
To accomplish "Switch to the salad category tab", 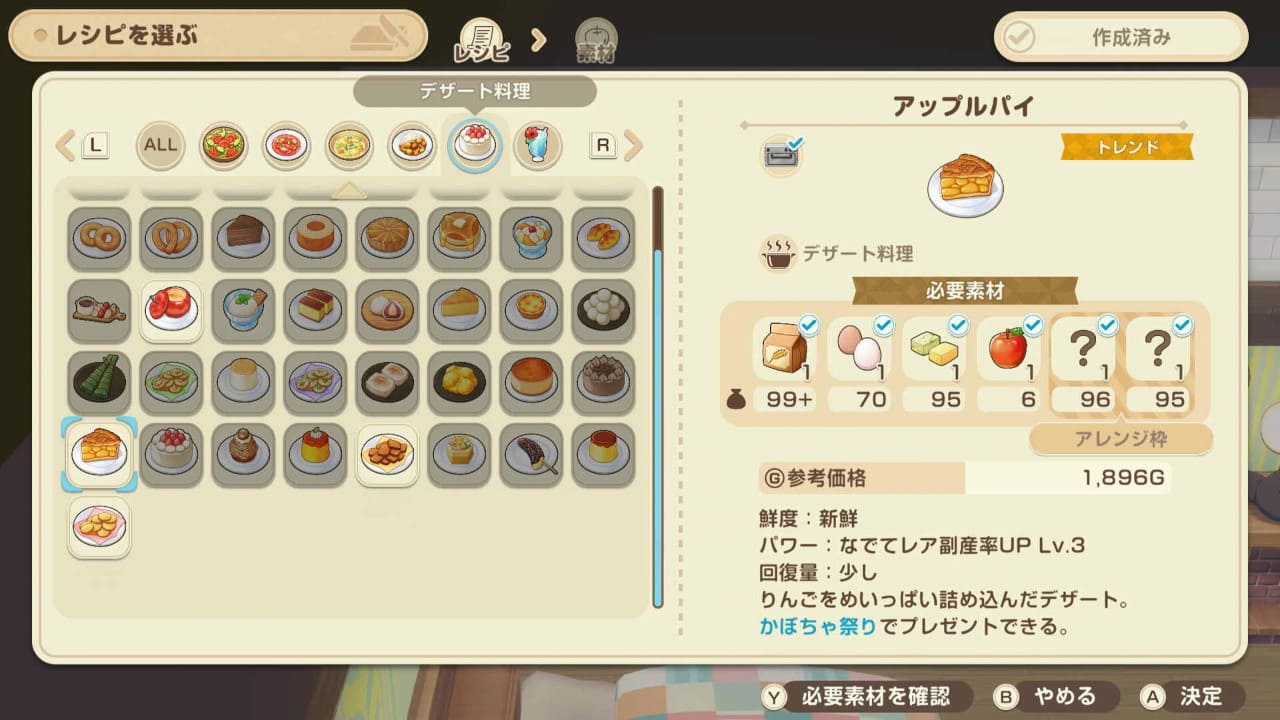I will (223, 145).
